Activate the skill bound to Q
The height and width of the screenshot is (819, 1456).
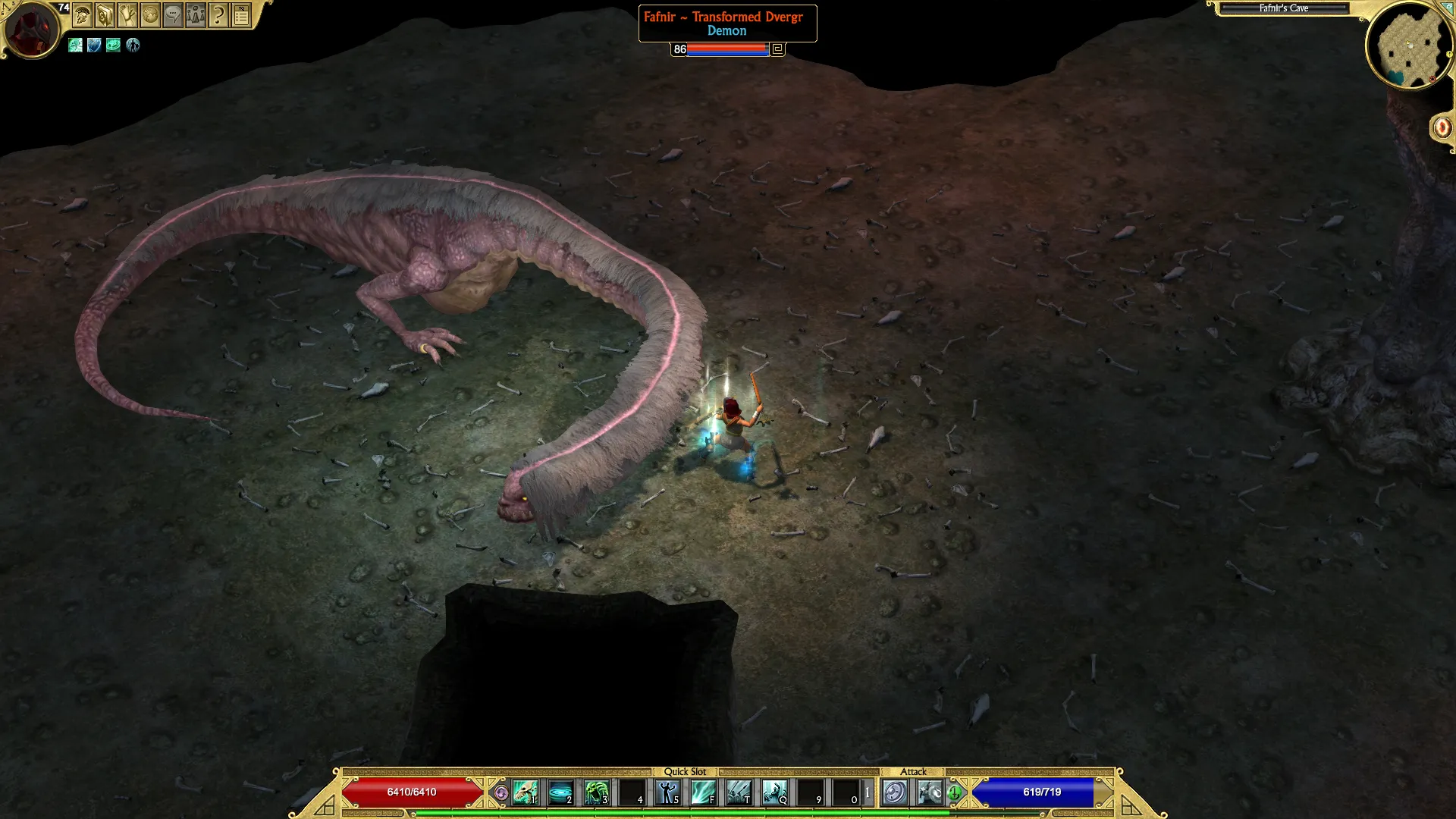[x=774, y=792]
